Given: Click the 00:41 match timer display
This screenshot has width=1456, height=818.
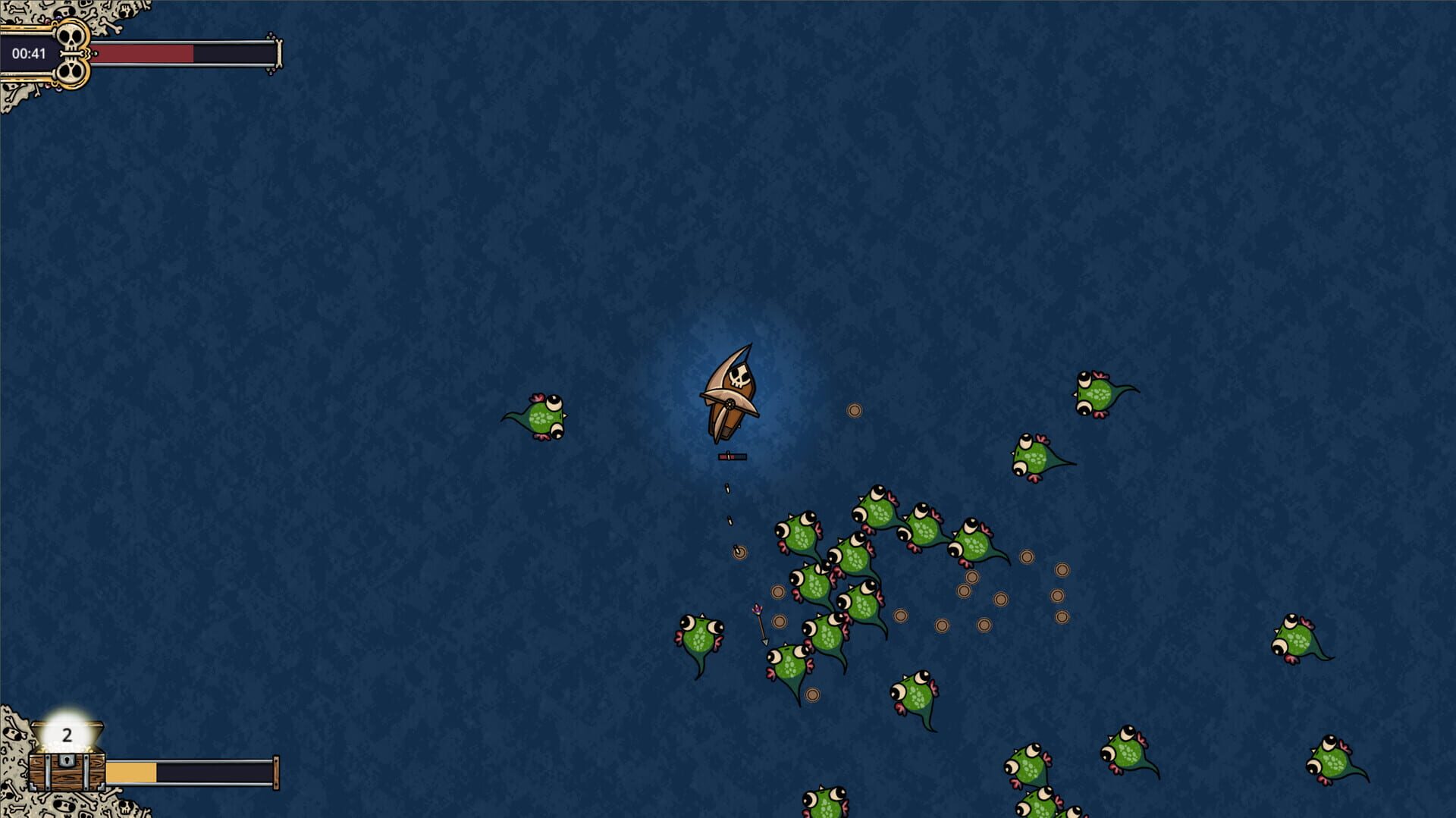Looking at the screenshot, I should point(30,54).
